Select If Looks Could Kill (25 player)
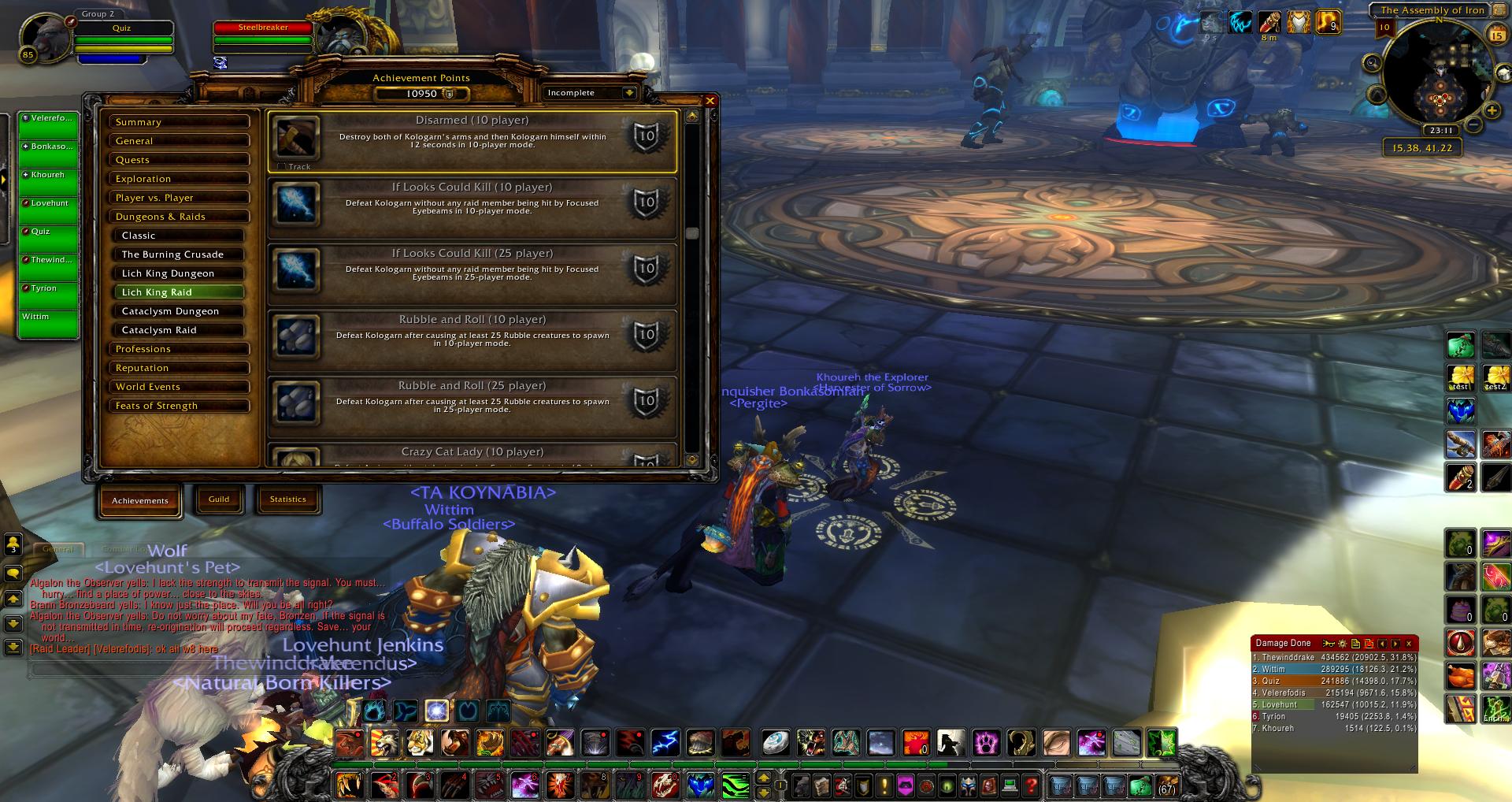 click(472, 273)
